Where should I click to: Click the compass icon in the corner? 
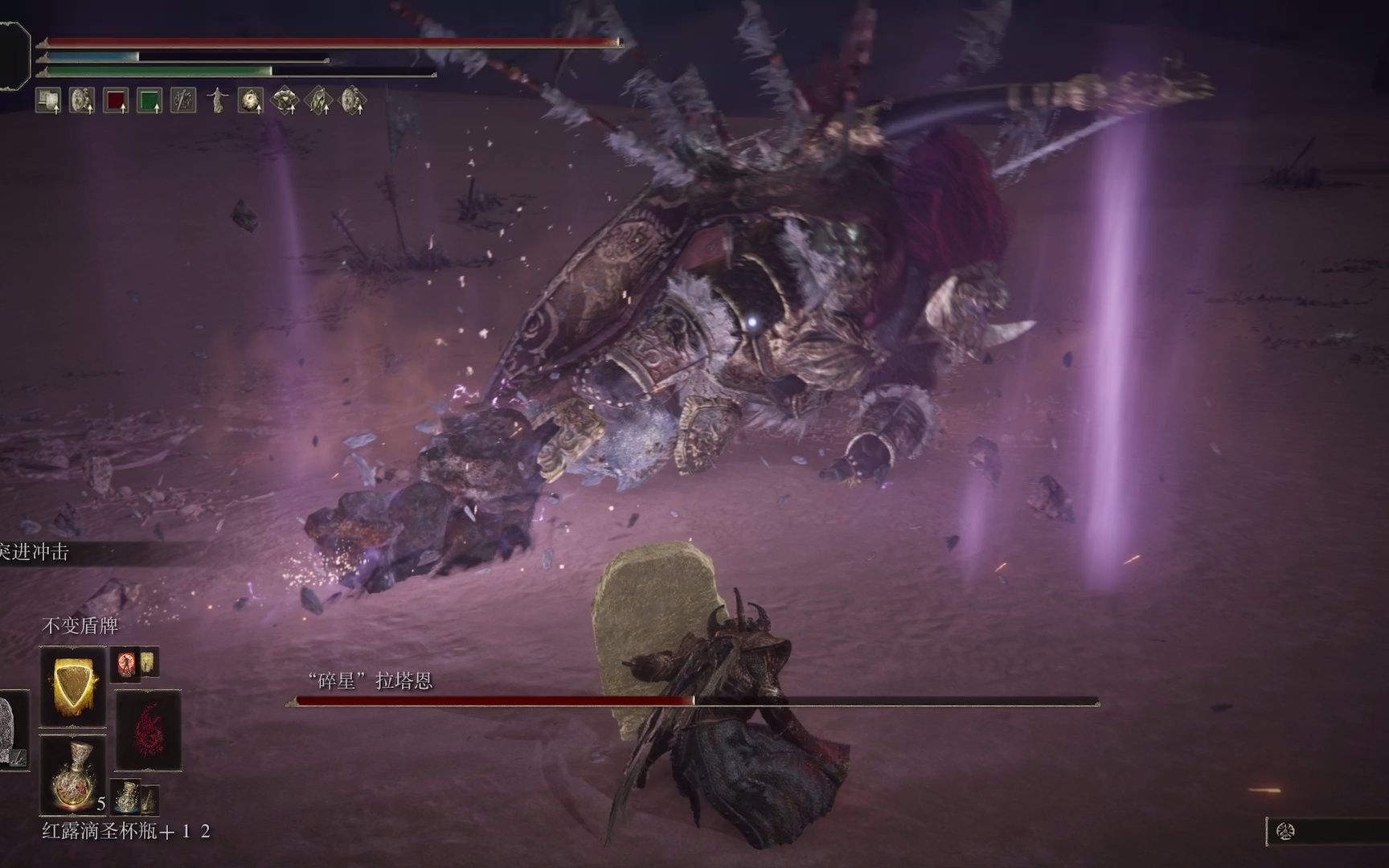(1285, 832)
